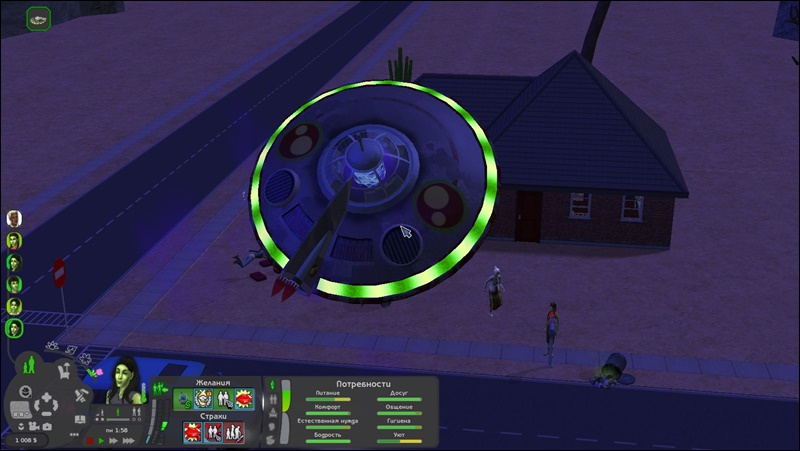
Task: Select the third fear icon with family
Action: tap(233, 432)
